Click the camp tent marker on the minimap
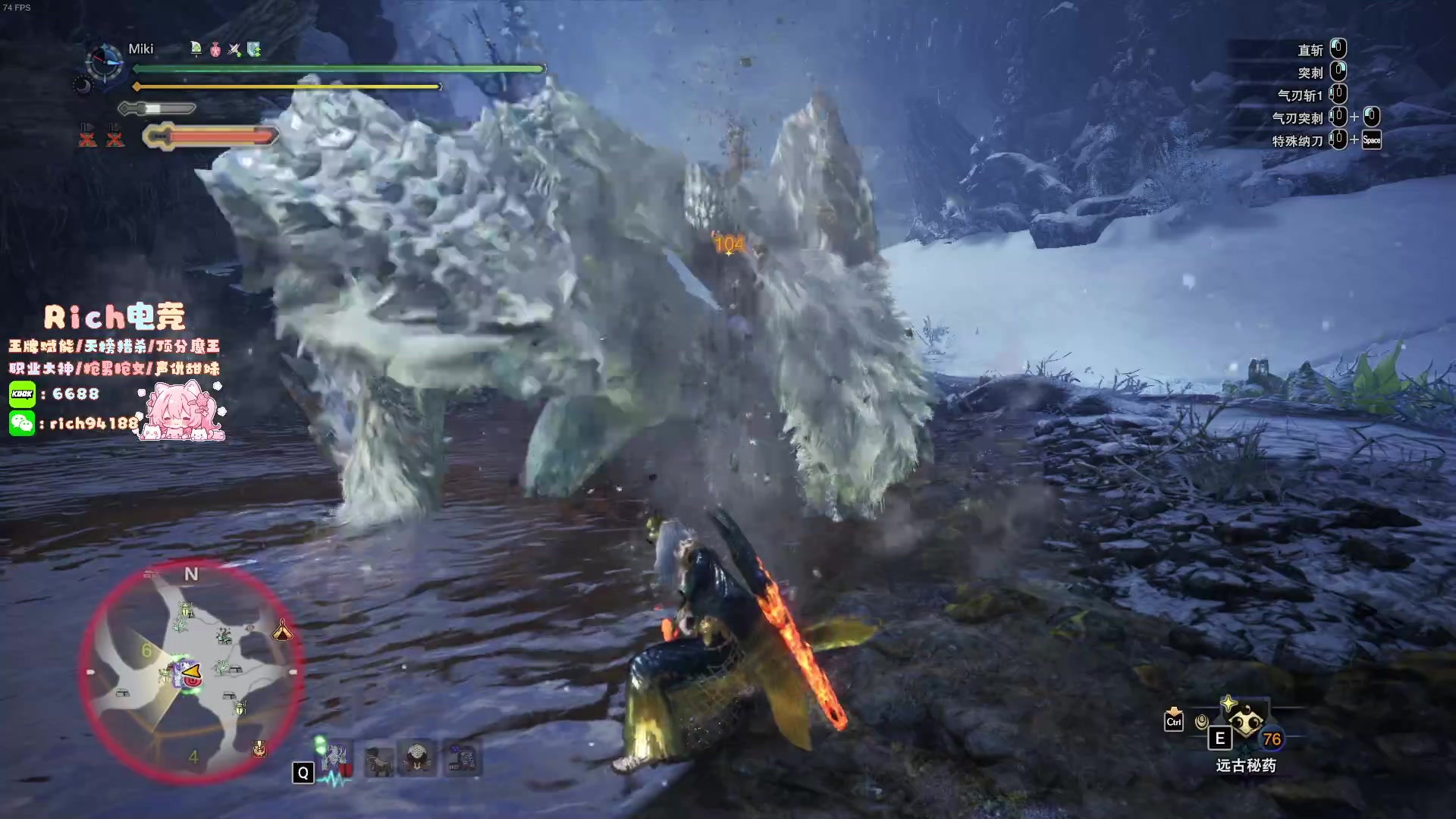Image resolution: width=1456 pixels, height=819 pixels. [x=282, y=630]
